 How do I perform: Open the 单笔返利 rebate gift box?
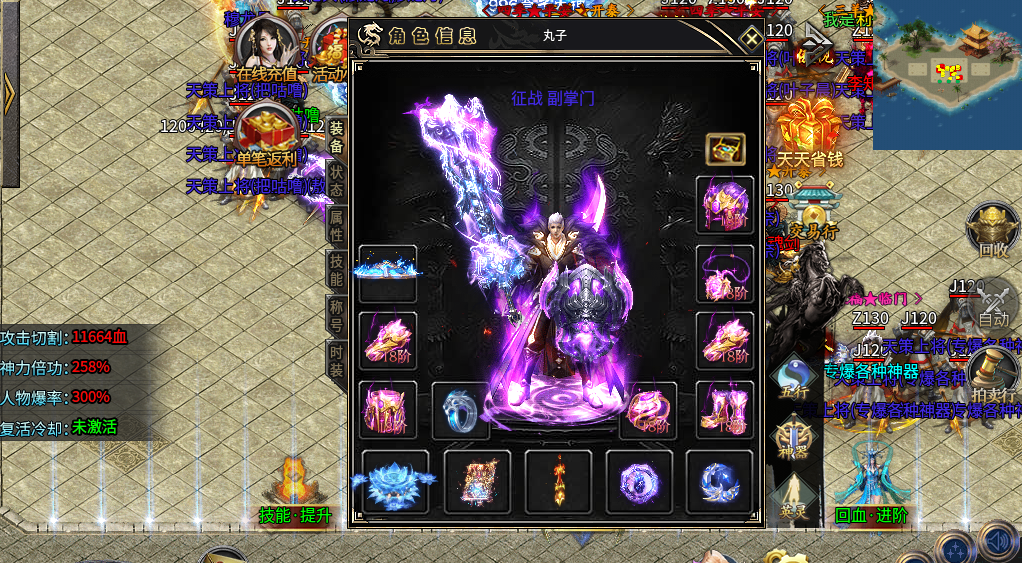264,133
